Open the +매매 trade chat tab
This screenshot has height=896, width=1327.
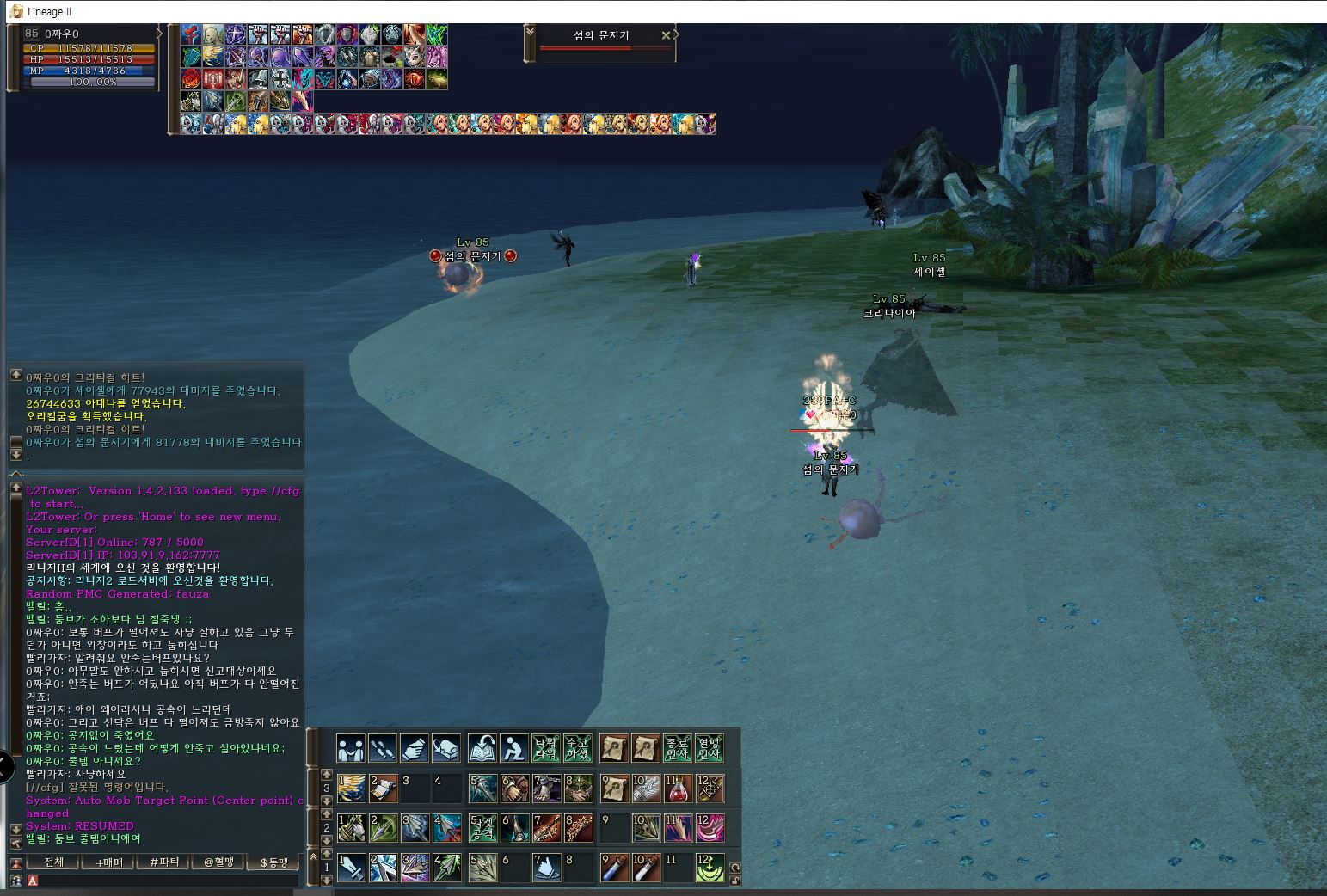tap(109, 862)
